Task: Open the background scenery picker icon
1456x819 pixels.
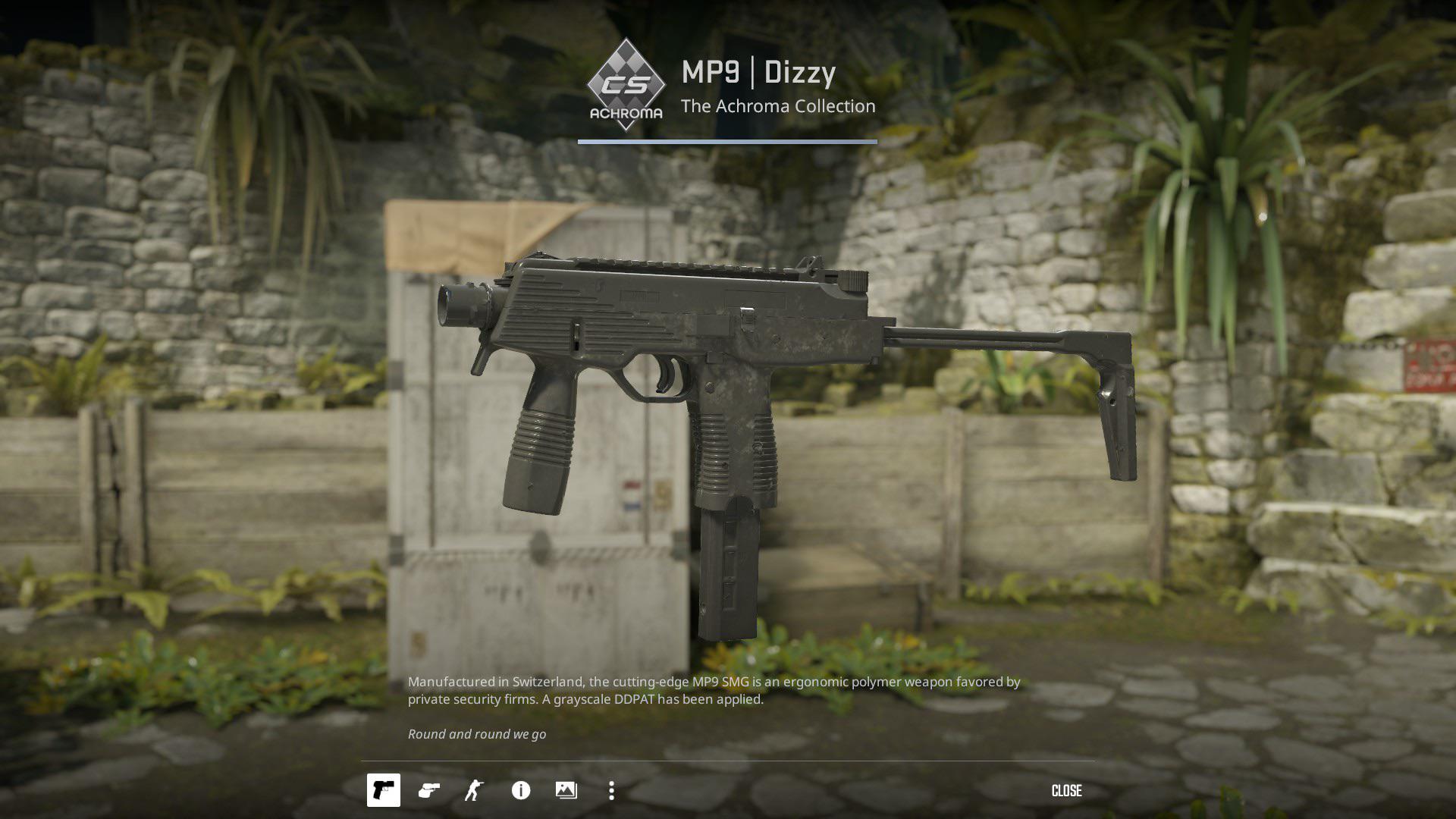Action: [566, 791]
